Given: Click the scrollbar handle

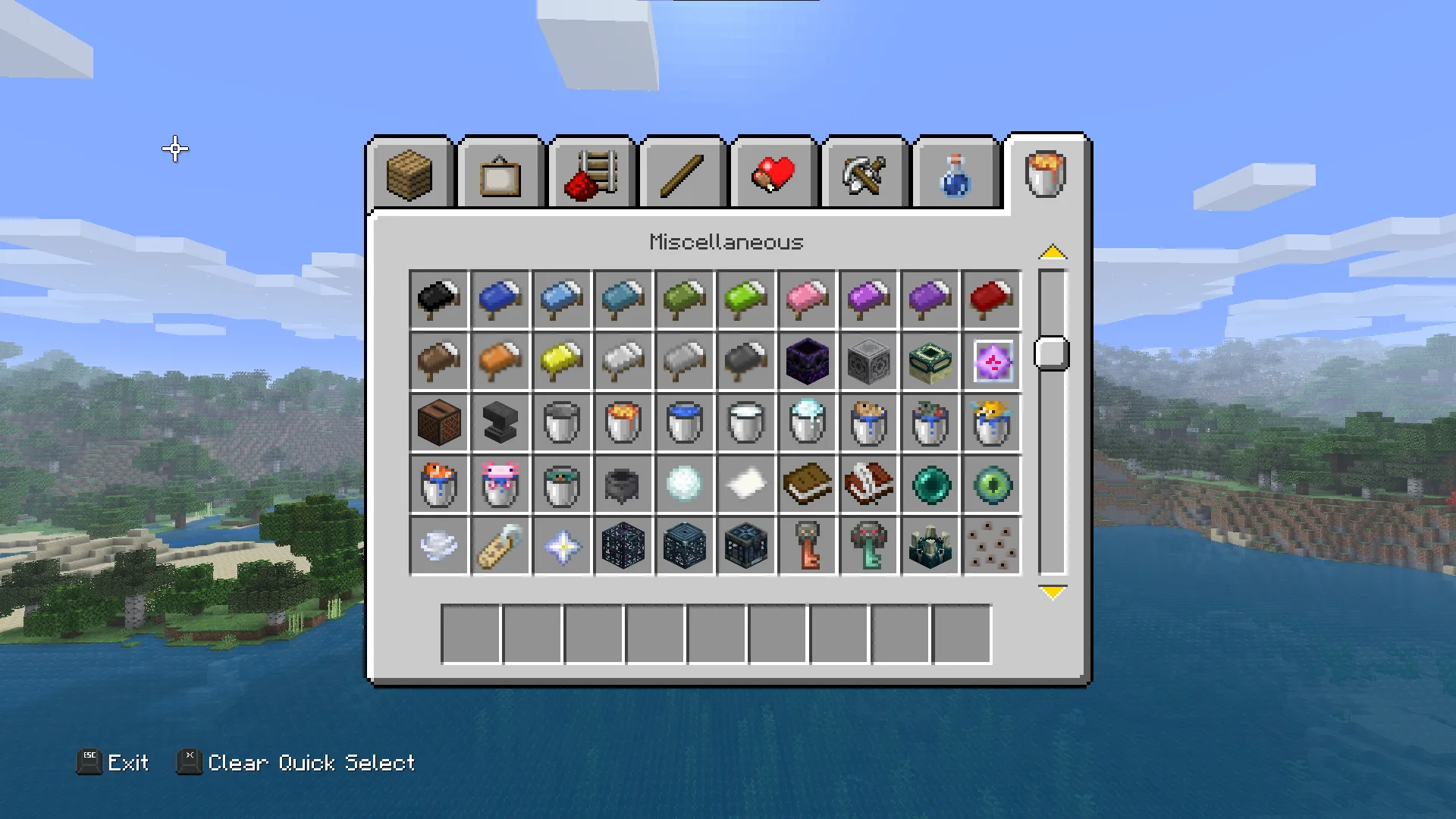Looking at the screenshot, I should (x=1050, y=353).
